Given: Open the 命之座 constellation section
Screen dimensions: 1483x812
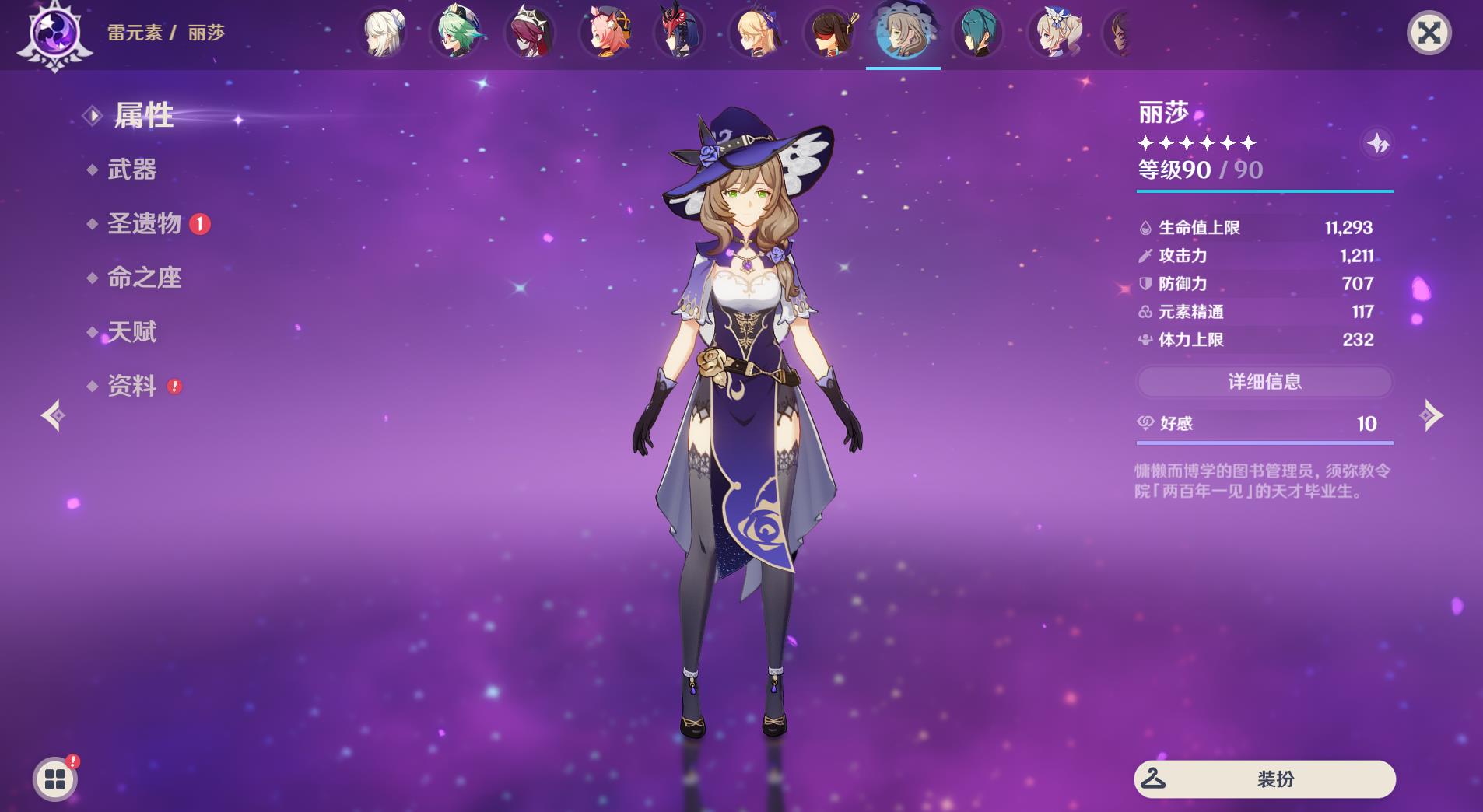Looking at the screenshot, I should tap(144, 278).
